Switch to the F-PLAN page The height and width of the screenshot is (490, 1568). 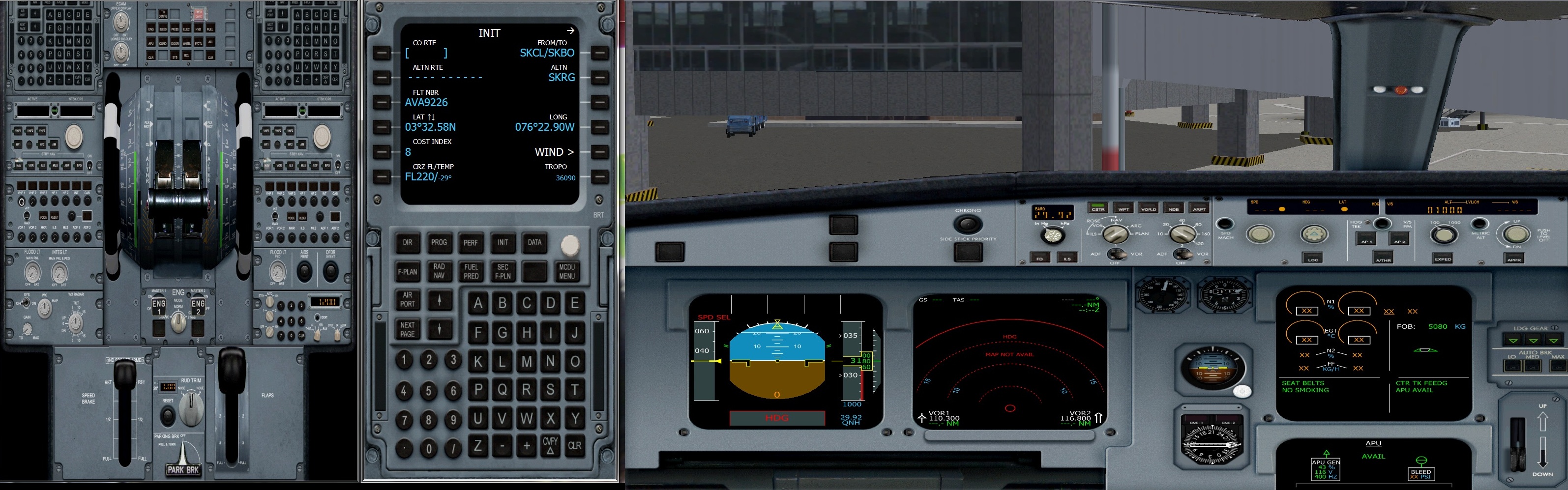tap(407, 271)
